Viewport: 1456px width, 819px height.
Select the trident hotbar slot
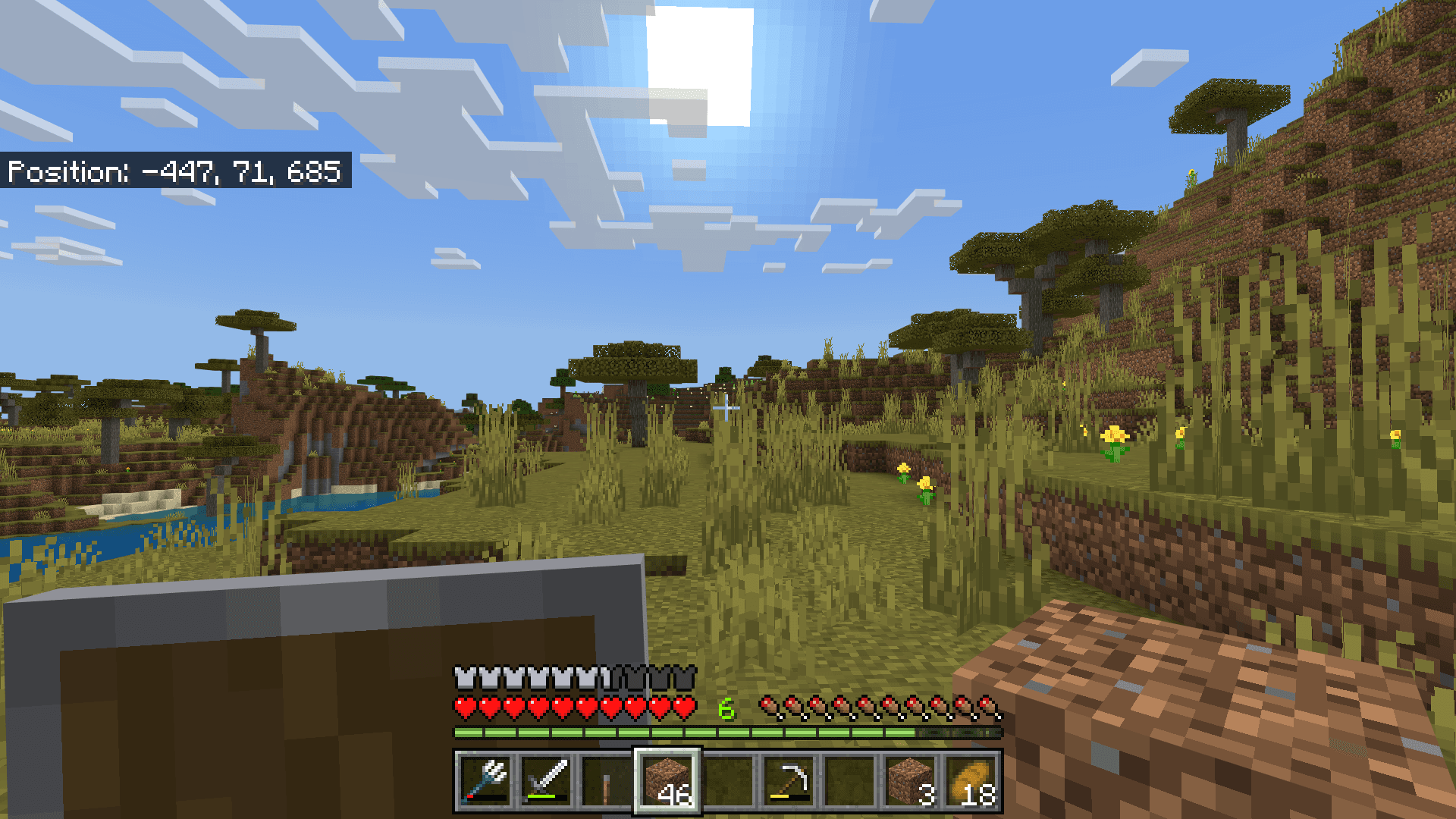(486, 781)
